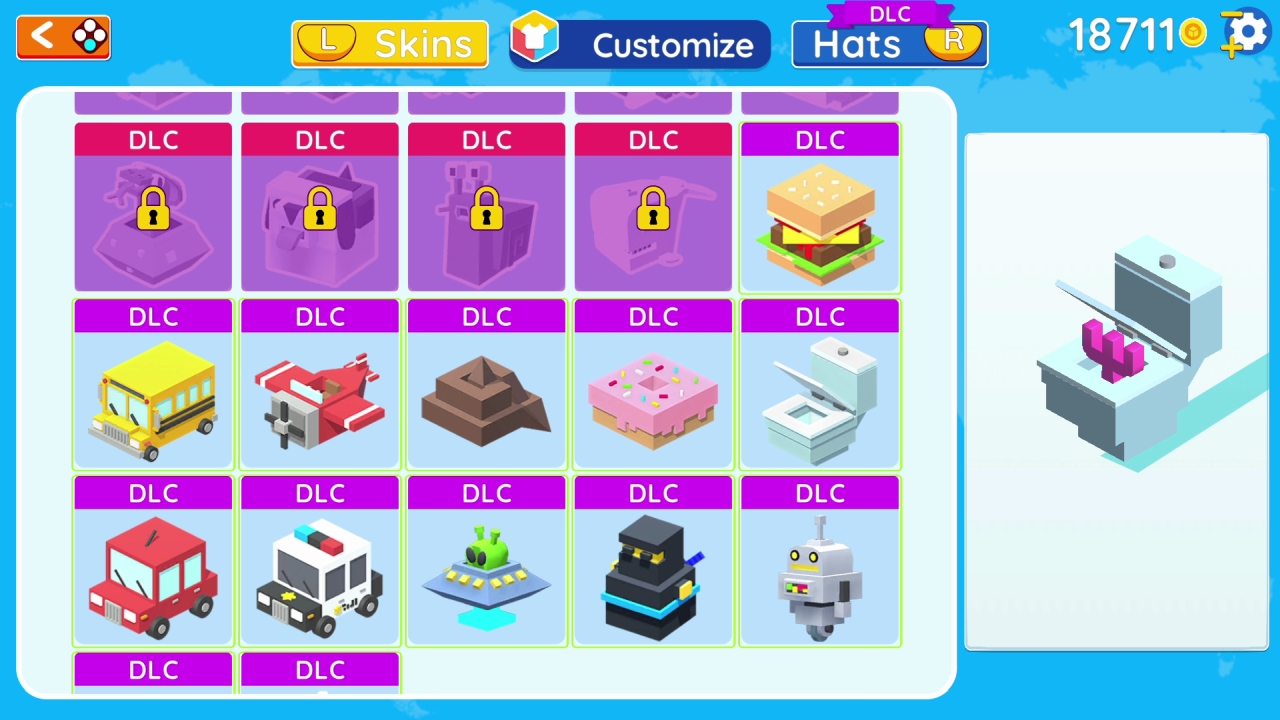Click the equipped hat preview panel
This screenshot has width=1280, height=720.
click(x=1116, y=390)
